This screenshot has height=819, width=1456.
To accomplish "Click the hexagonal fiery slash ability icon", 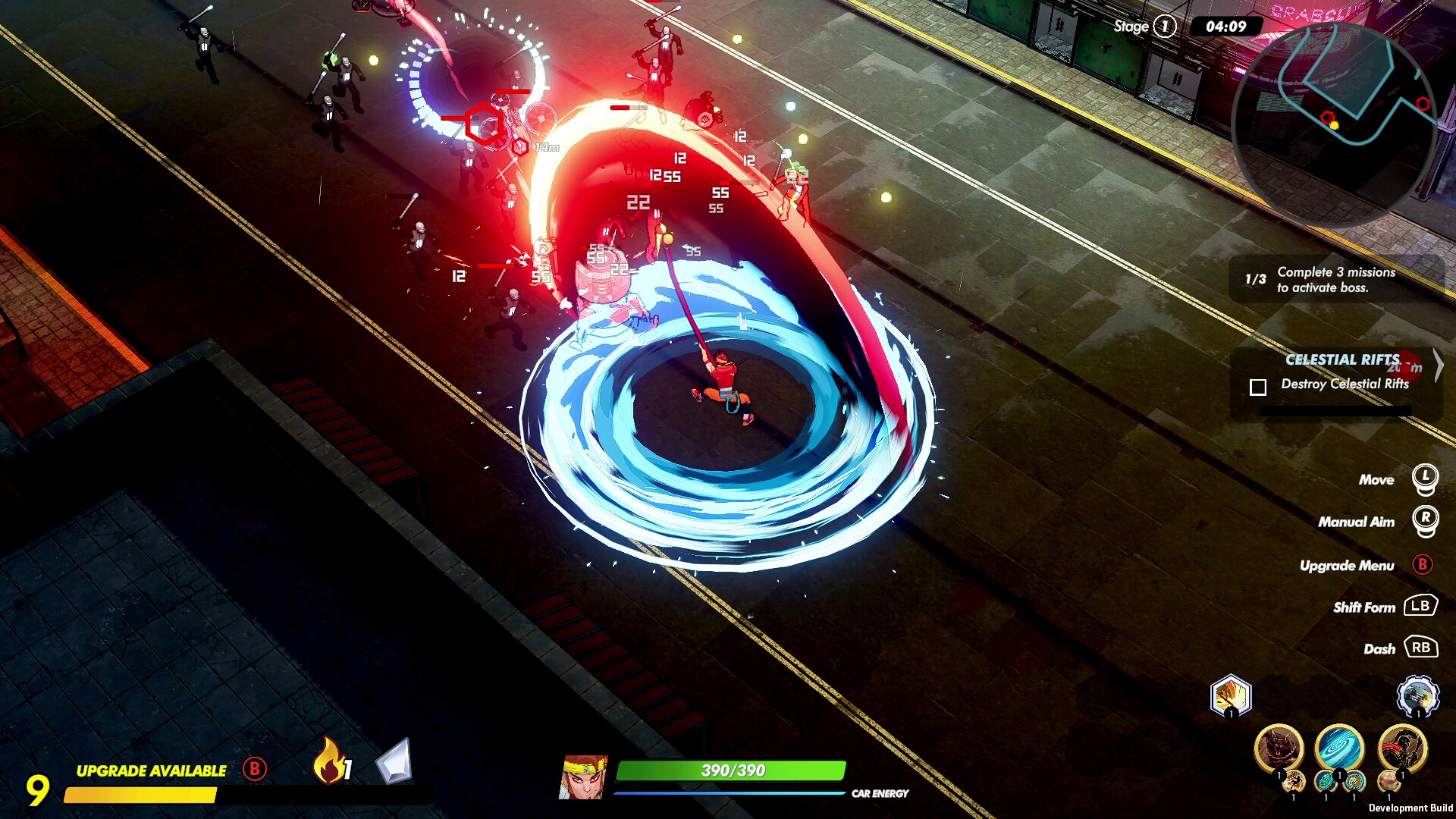I will point(1230,692).
